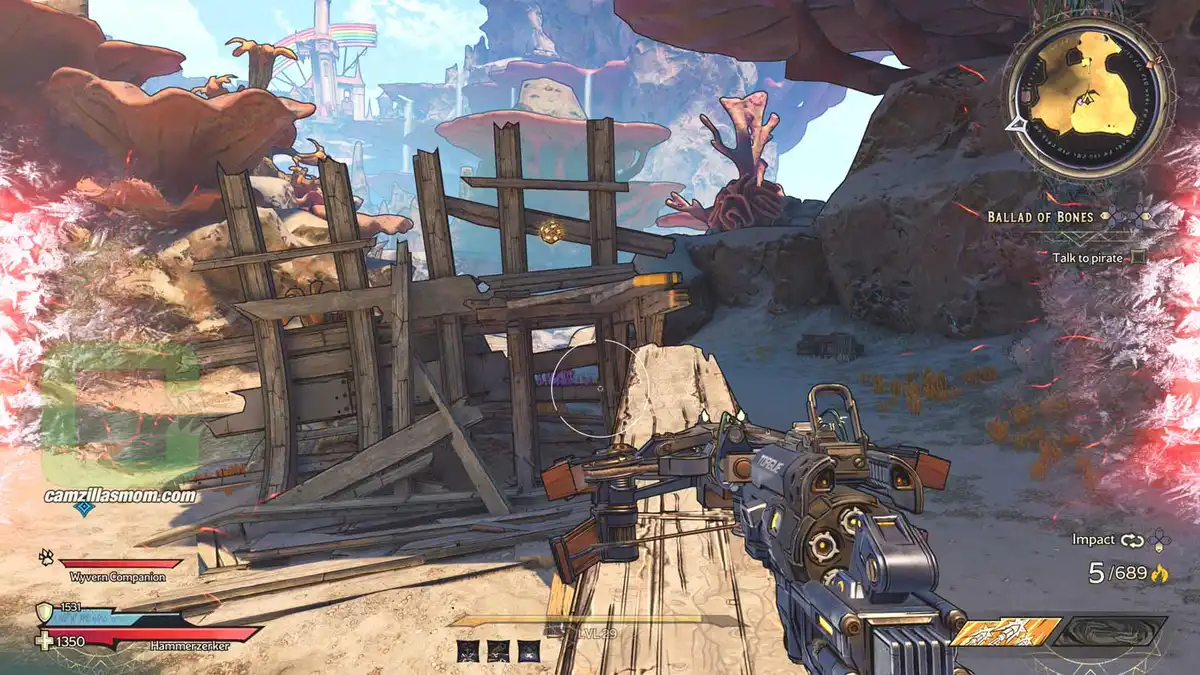Click the fire element ammo icon
The image size is (1200, 675).
(1161, 574)
